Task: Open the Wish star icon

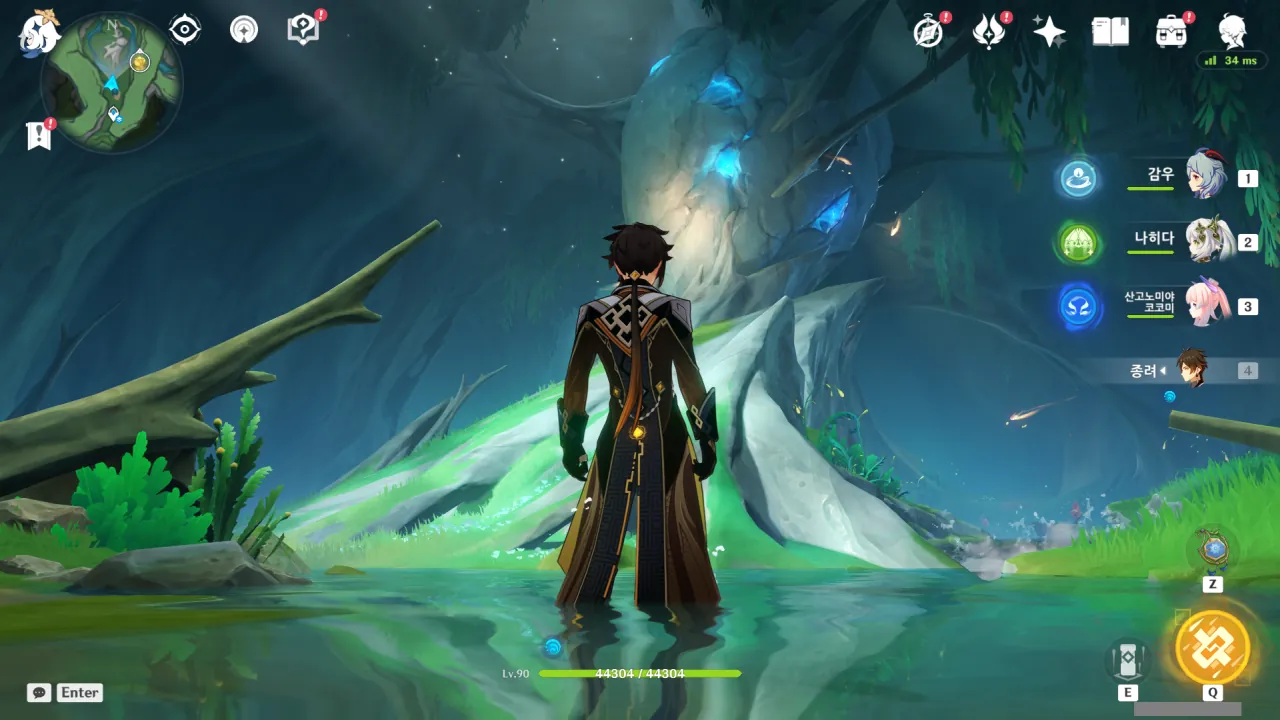Action: (1049, 32)
